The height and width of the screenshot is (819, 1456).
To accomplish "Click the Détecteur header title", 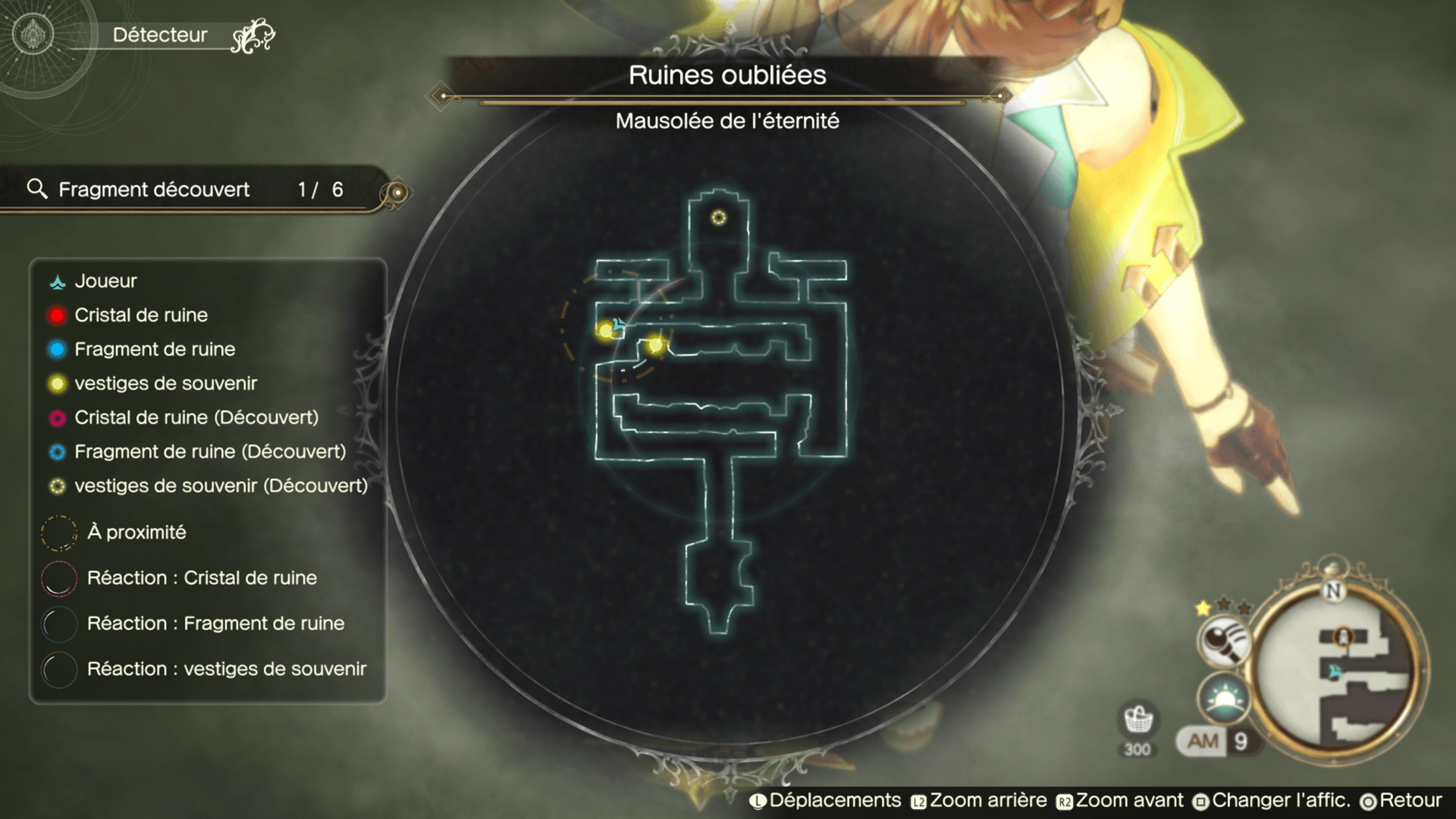I will point(160,35).
